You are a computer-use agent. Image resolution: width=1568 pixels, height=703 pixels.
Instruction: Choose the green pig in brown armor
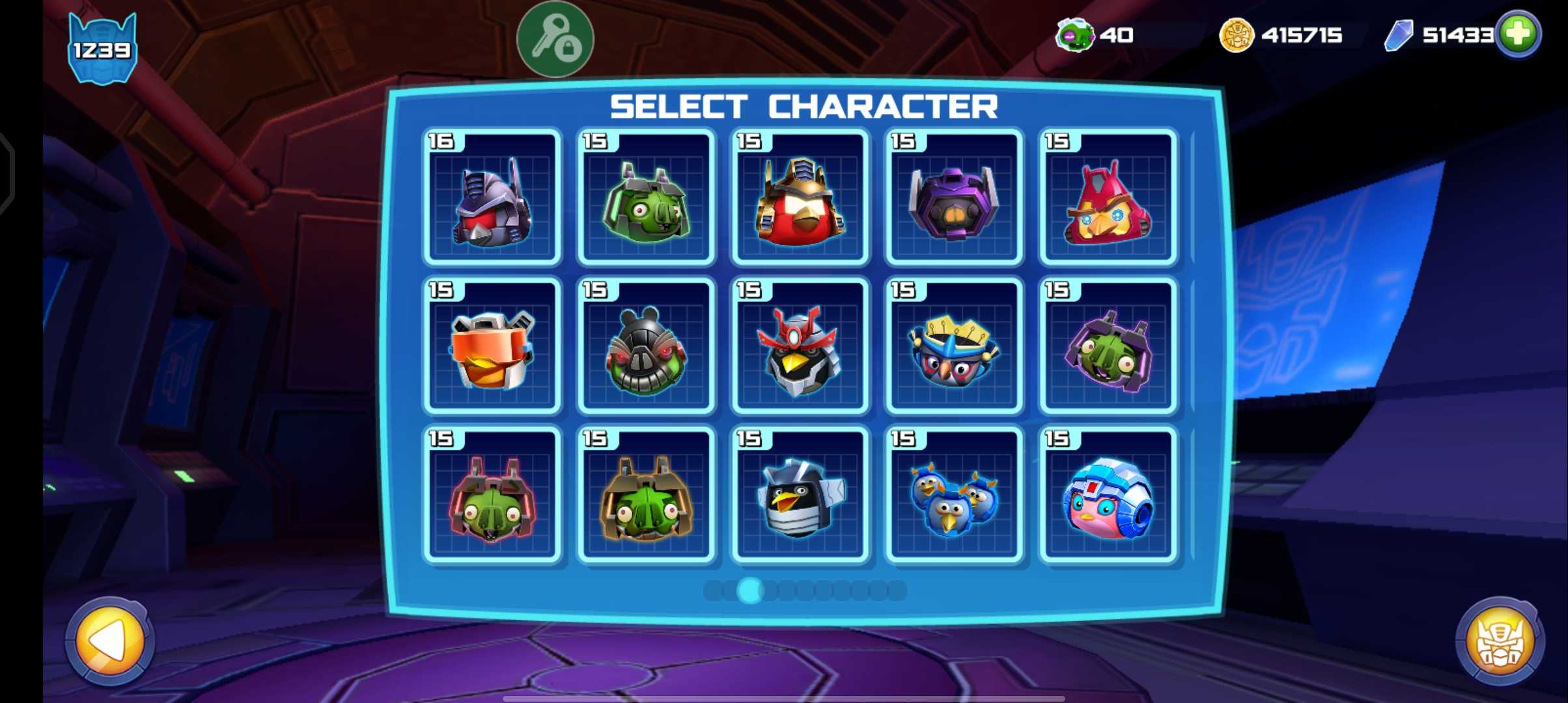(x=646, y=495)
